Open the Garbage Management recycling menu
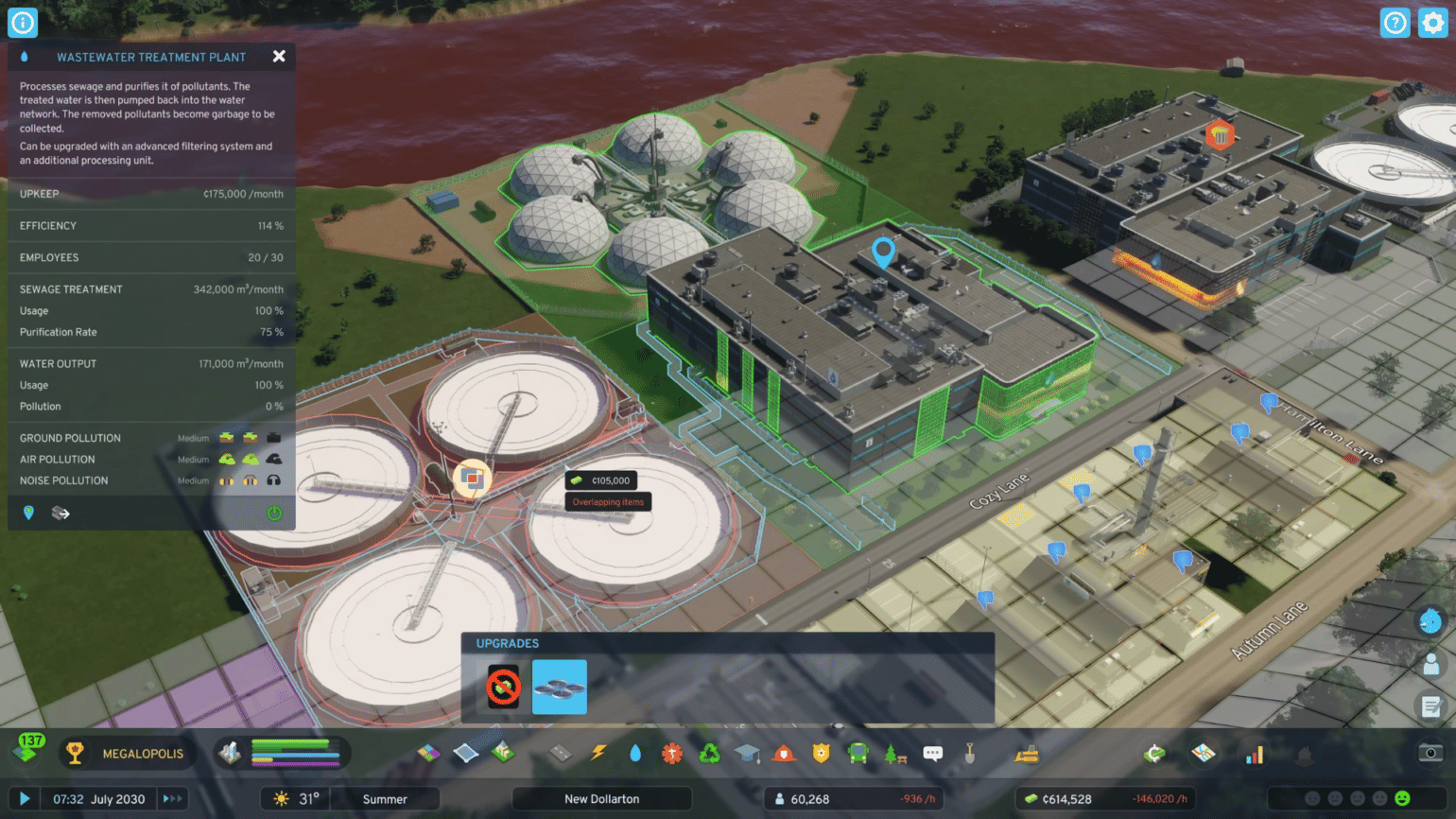The image size is (1456, 819). pos(709,753)
